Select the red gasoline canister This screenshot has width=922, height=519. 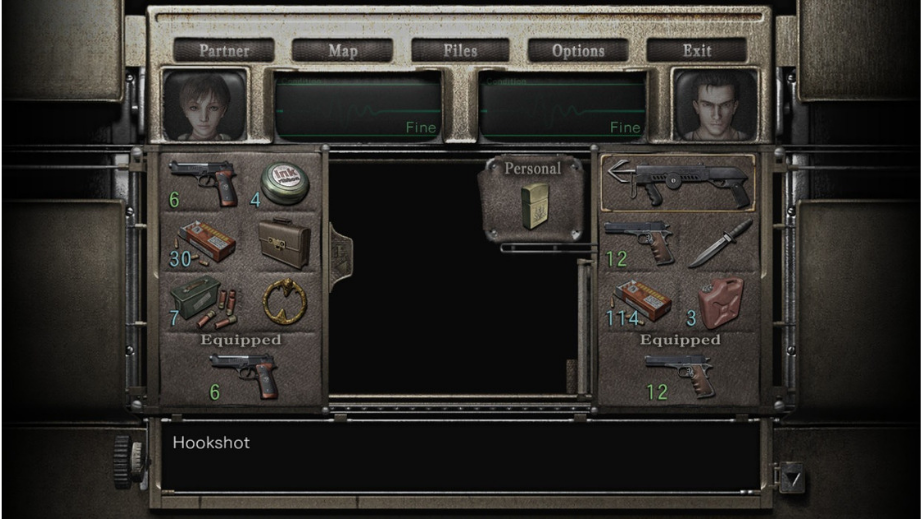point(719,301)
